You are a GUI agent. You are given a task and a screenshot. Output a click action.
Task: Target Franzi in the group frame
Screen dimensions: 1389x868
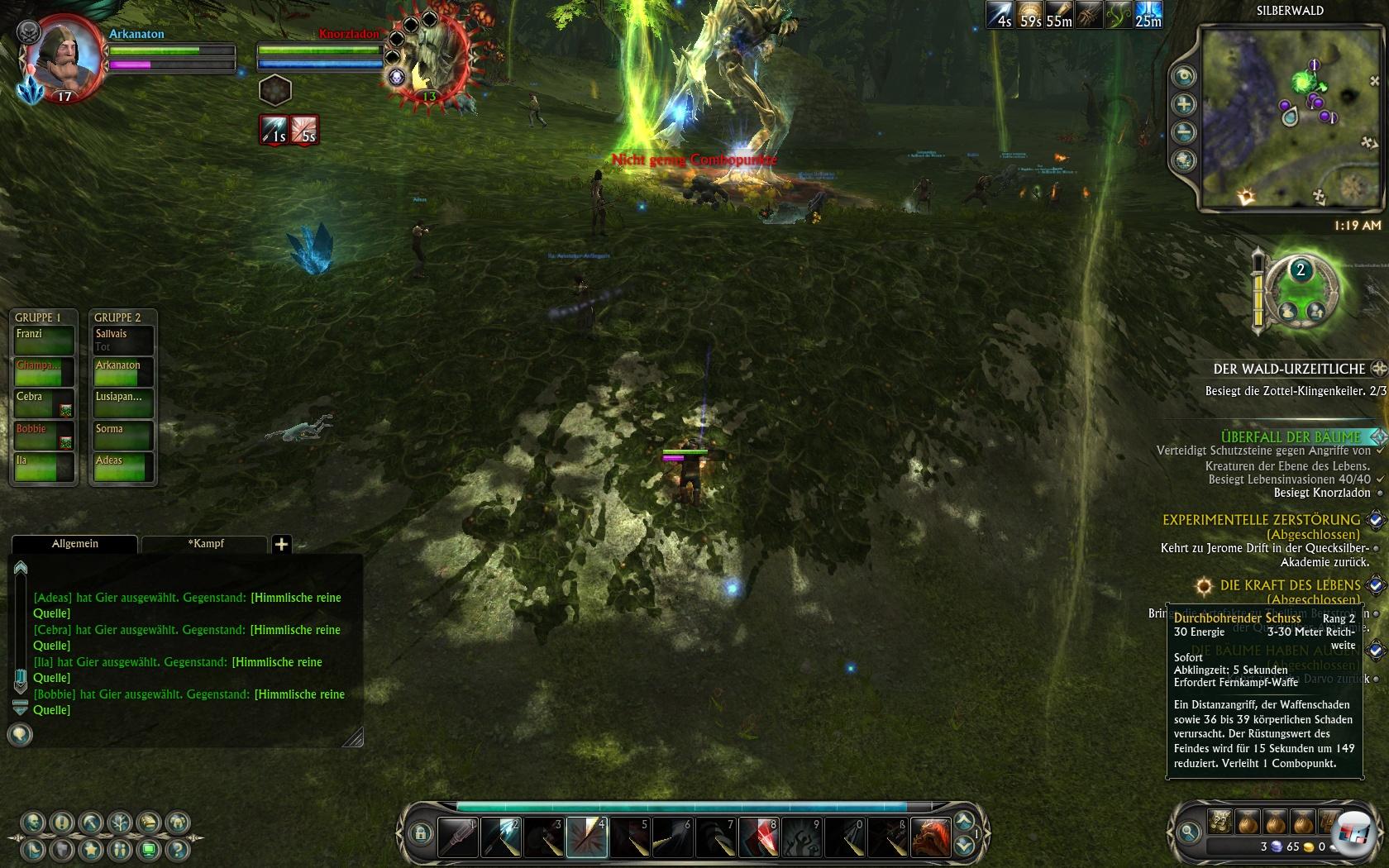tap(43, 340)
